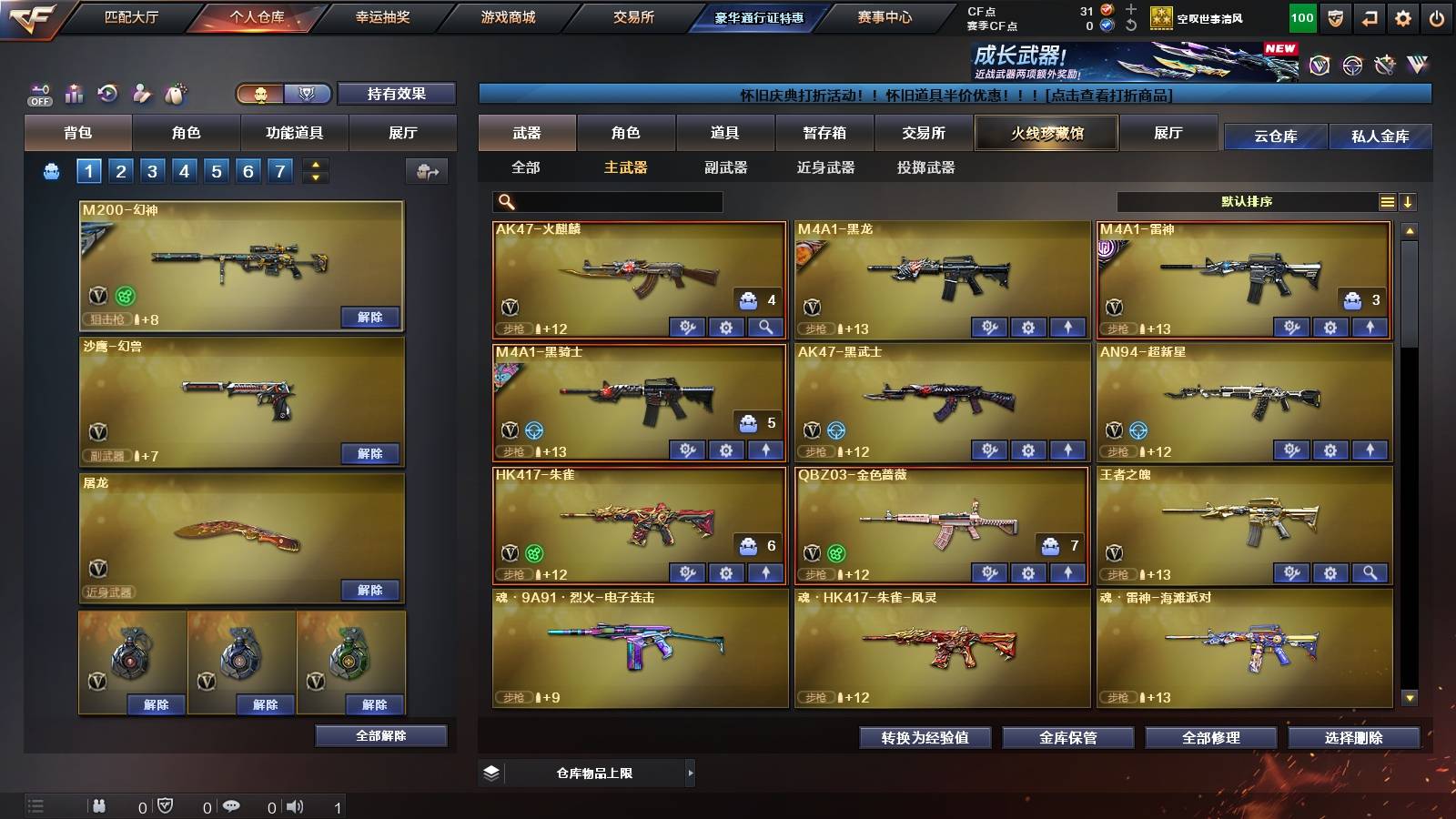The height and width of the screenshot is (819, 1456).
Task: Select the search magnifier icon on AK47-火麒麟 card
Action: pos(764,325)
